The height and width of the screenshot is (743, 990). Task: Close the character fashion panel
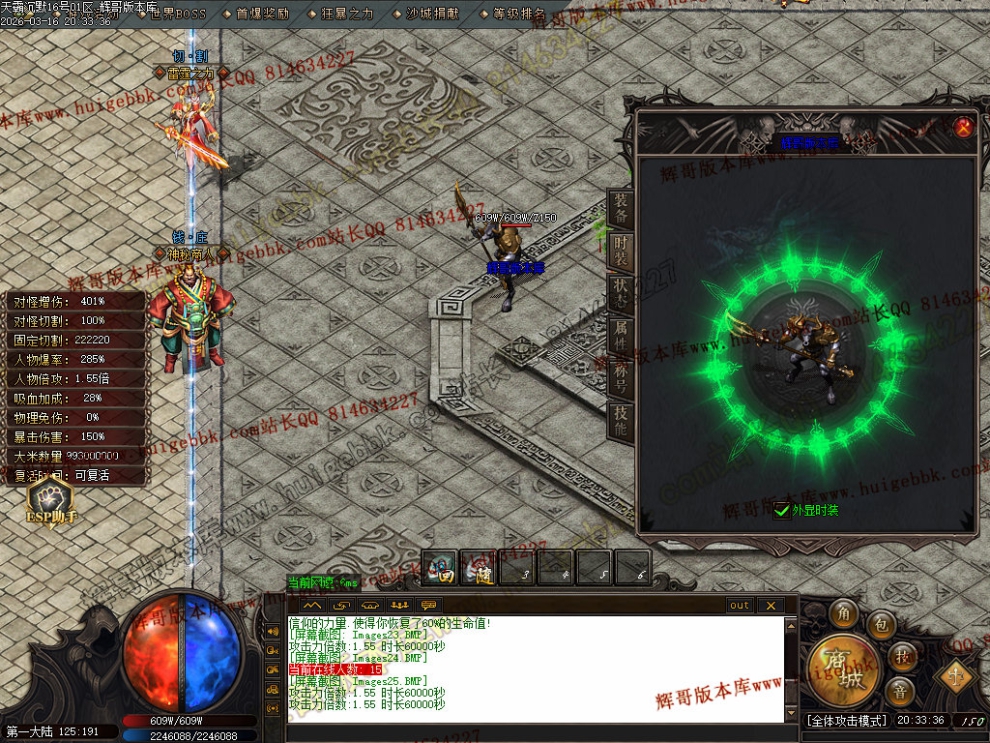tap(963, 127)
